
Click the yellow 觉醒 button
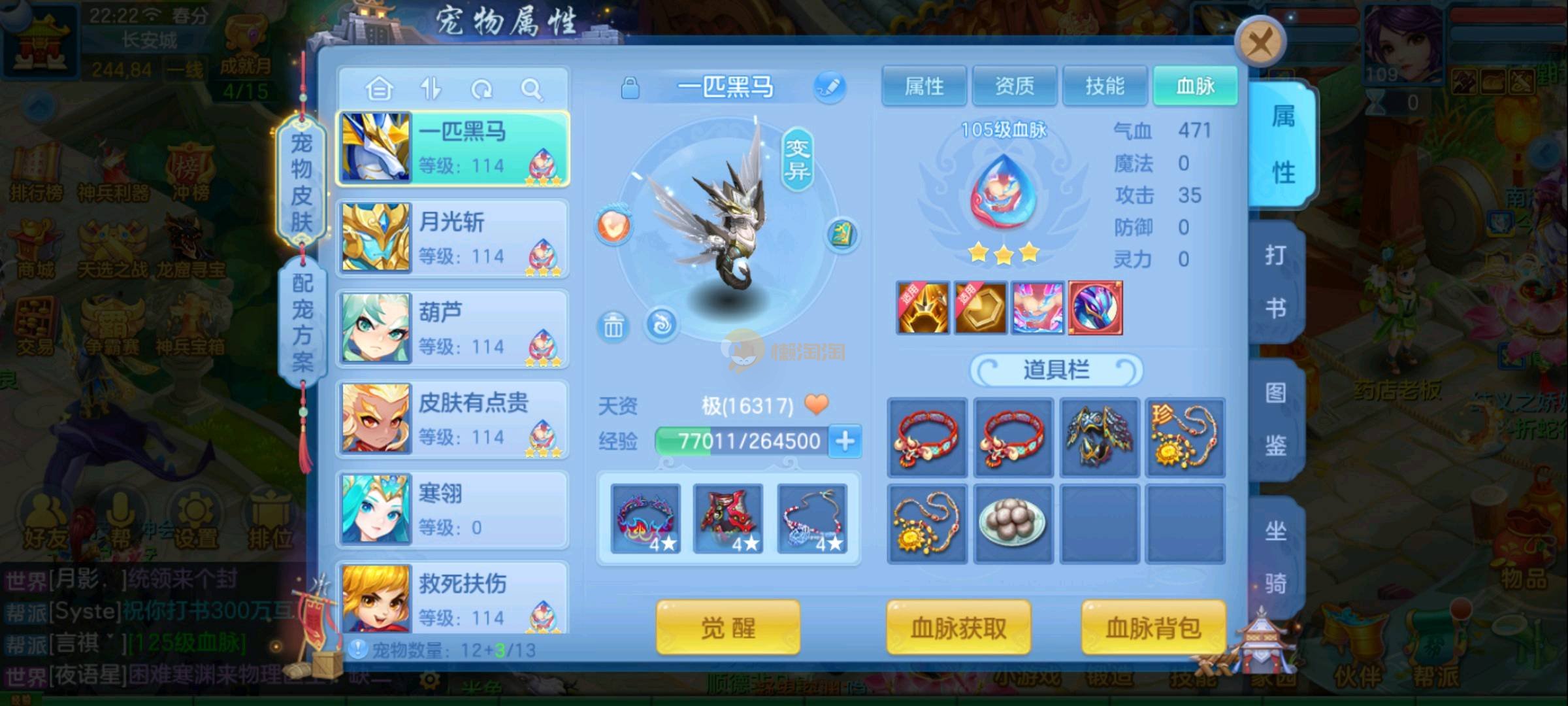pos(728,628)
